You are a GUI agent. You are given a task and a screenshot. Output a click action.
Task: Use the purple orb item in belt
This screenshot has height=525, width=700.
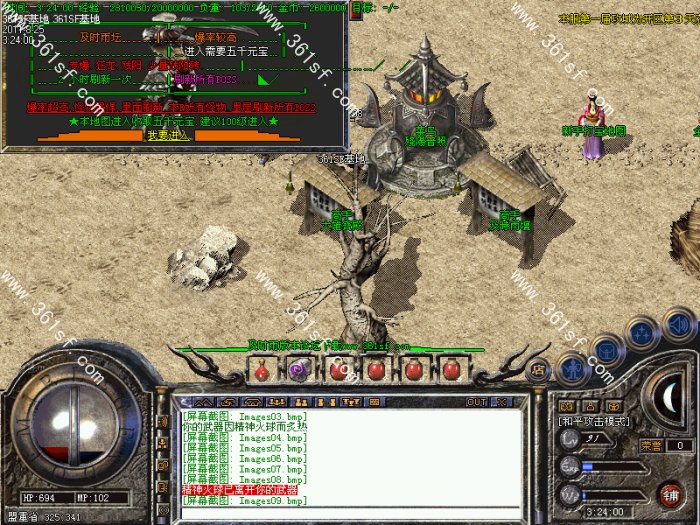point(297,369)
